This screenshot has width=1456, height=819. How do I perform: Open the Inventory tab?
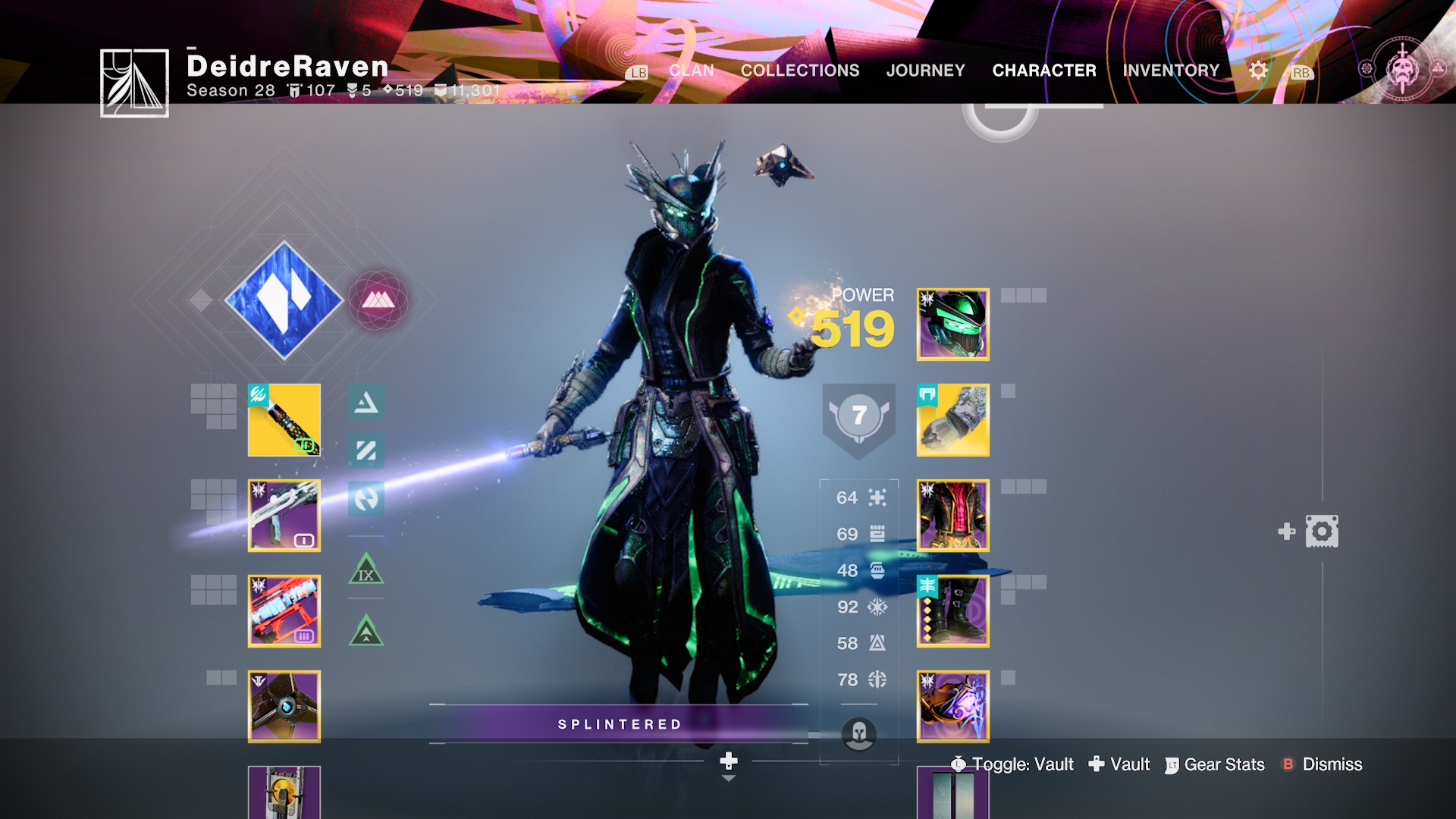pyautogui.click(x=1171, y=71)
